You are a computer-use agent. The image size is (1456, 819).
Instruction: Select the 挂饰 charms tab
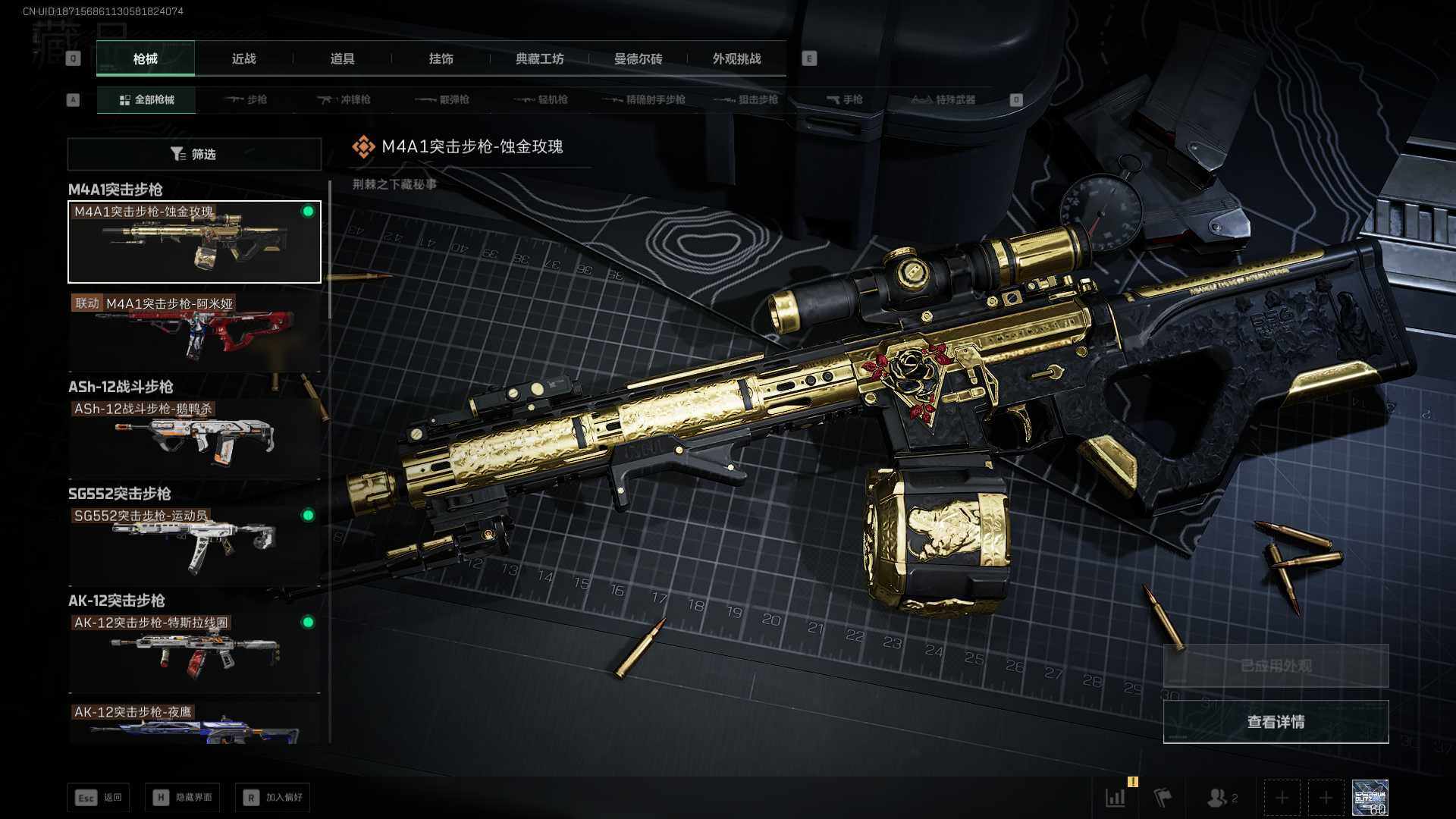tap(441, 58)
